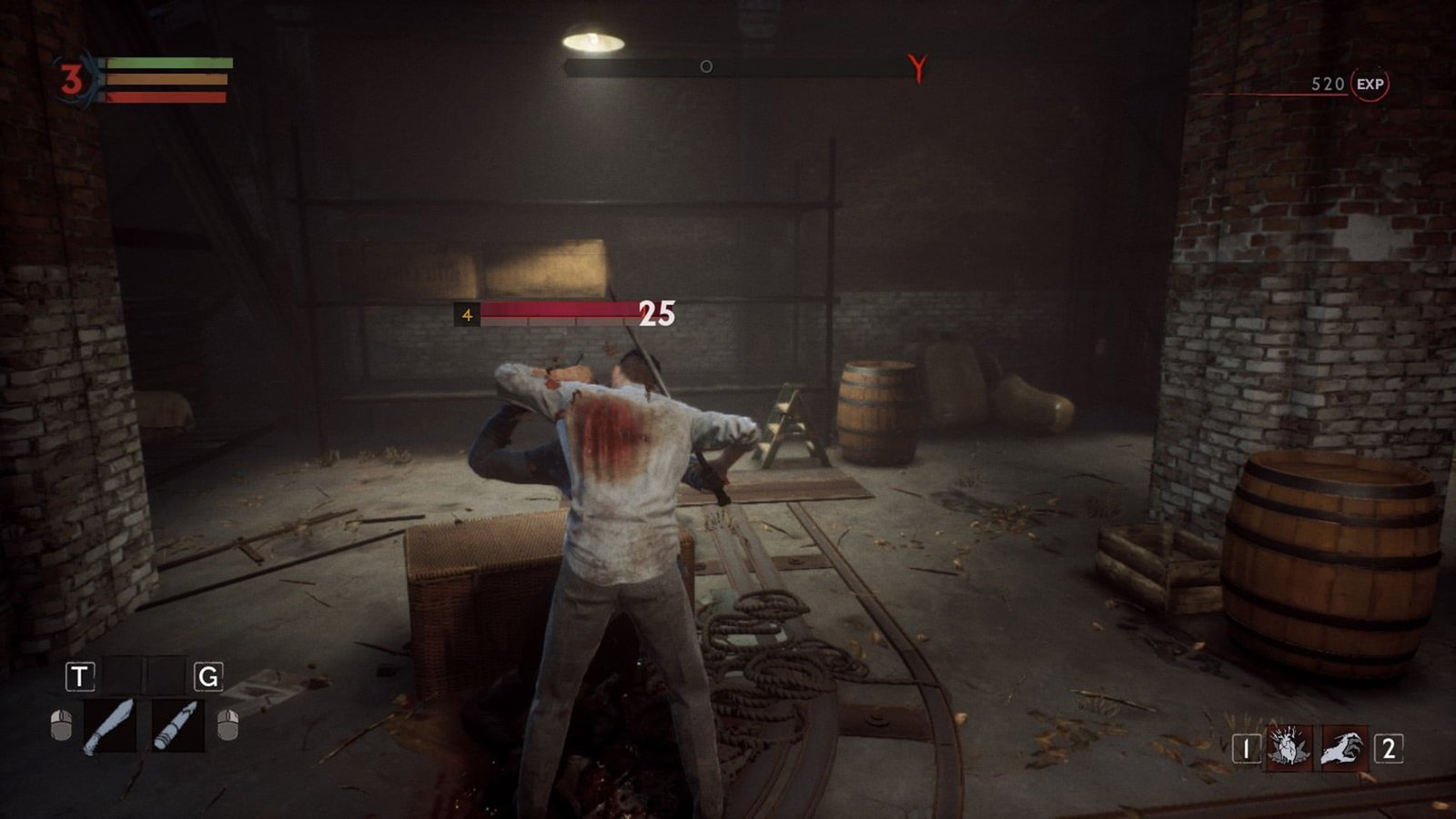Select the wooden stake off-hand slot
The height and width of the screenshot is (819, 1456).
tap(177, 725)
